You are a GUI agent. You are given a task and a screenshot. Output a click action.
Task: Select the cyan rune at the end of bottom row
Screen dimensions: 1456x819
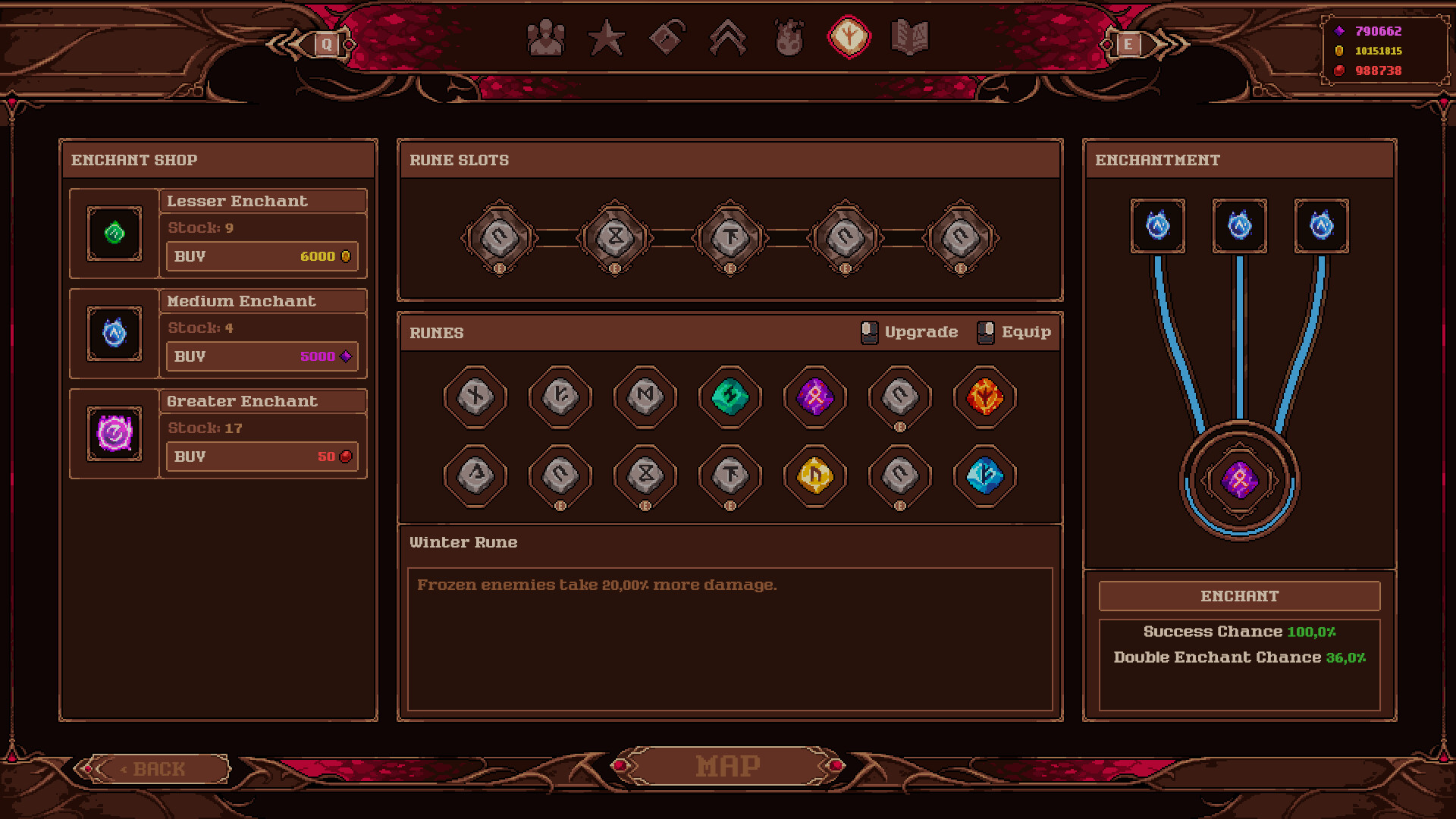pyautogui.click(x=984, y=476)
